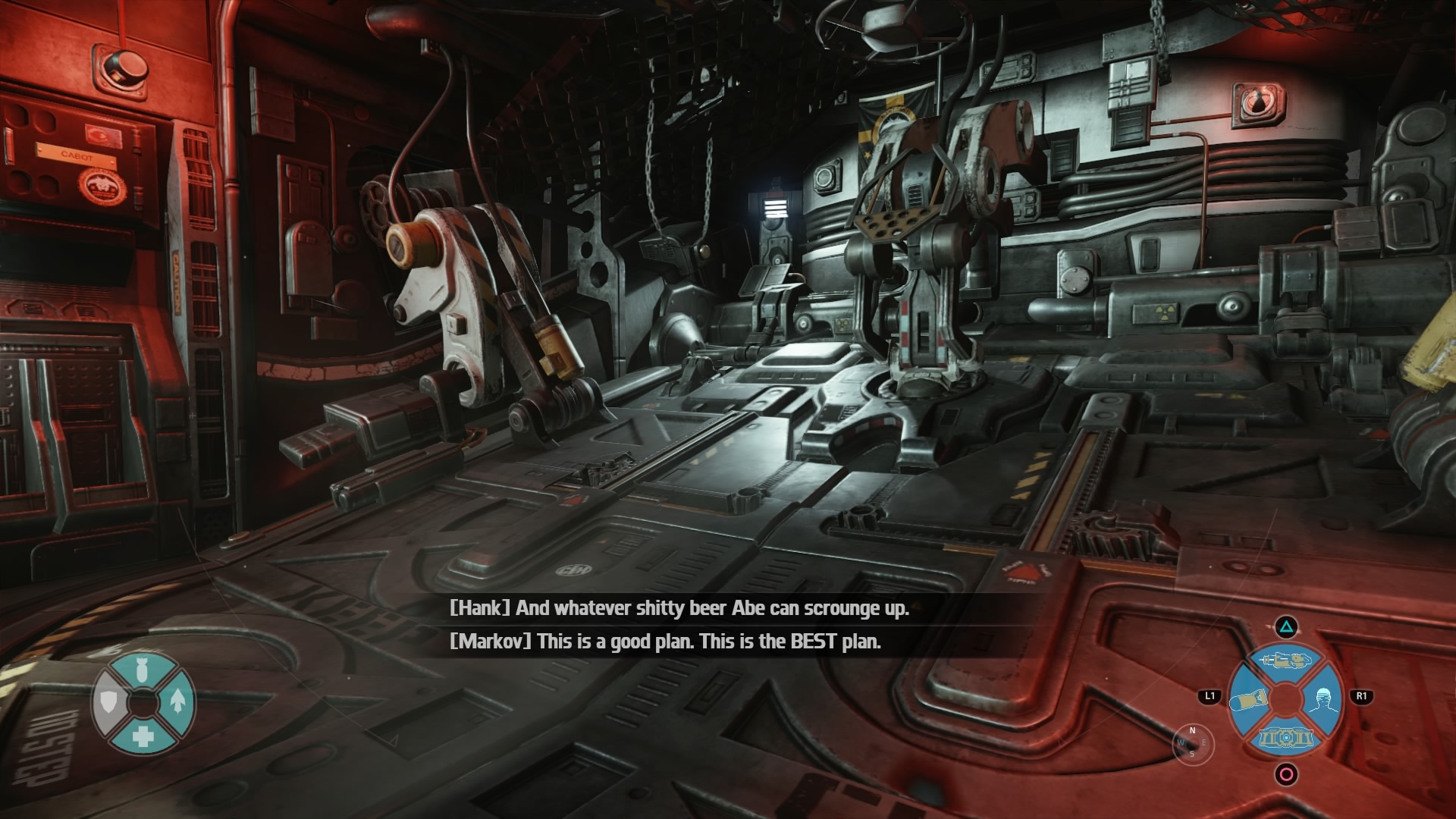Select the bomb icon on the team wheel
The image size is (1456, 819).
(x=142, y=670)
